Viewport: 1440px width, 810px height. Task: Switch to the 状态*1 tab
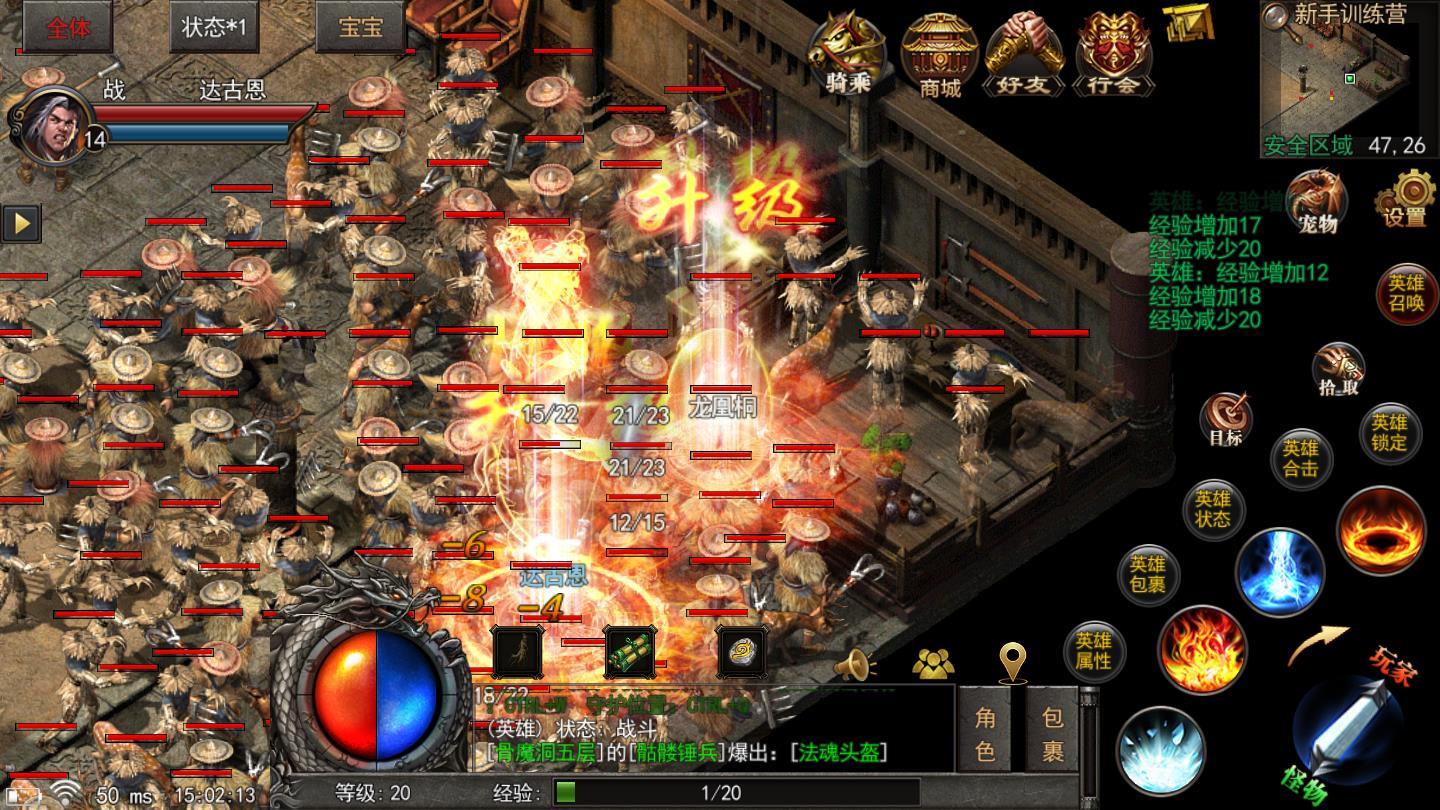tap(213, 27)
